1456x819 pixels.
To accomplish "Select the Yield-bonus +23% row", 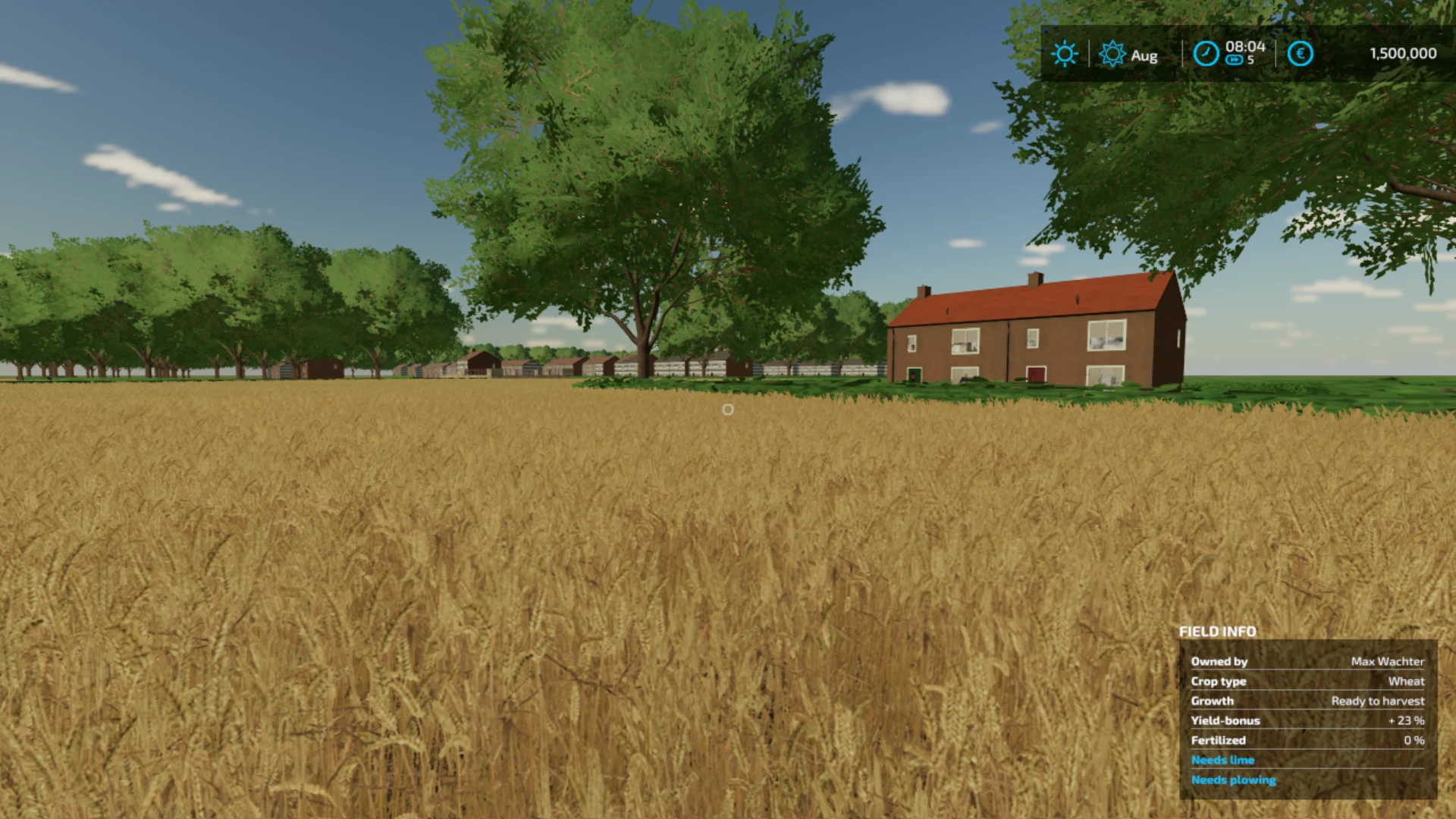I will [1308, 720].
